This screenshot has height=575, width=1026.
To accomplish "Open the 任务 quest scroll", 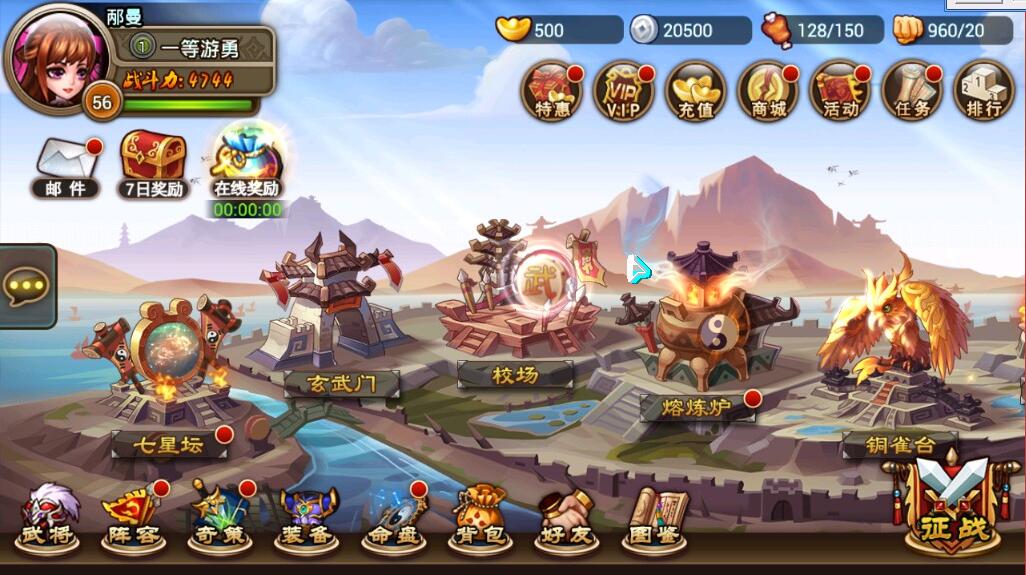I will pos(912,91).
